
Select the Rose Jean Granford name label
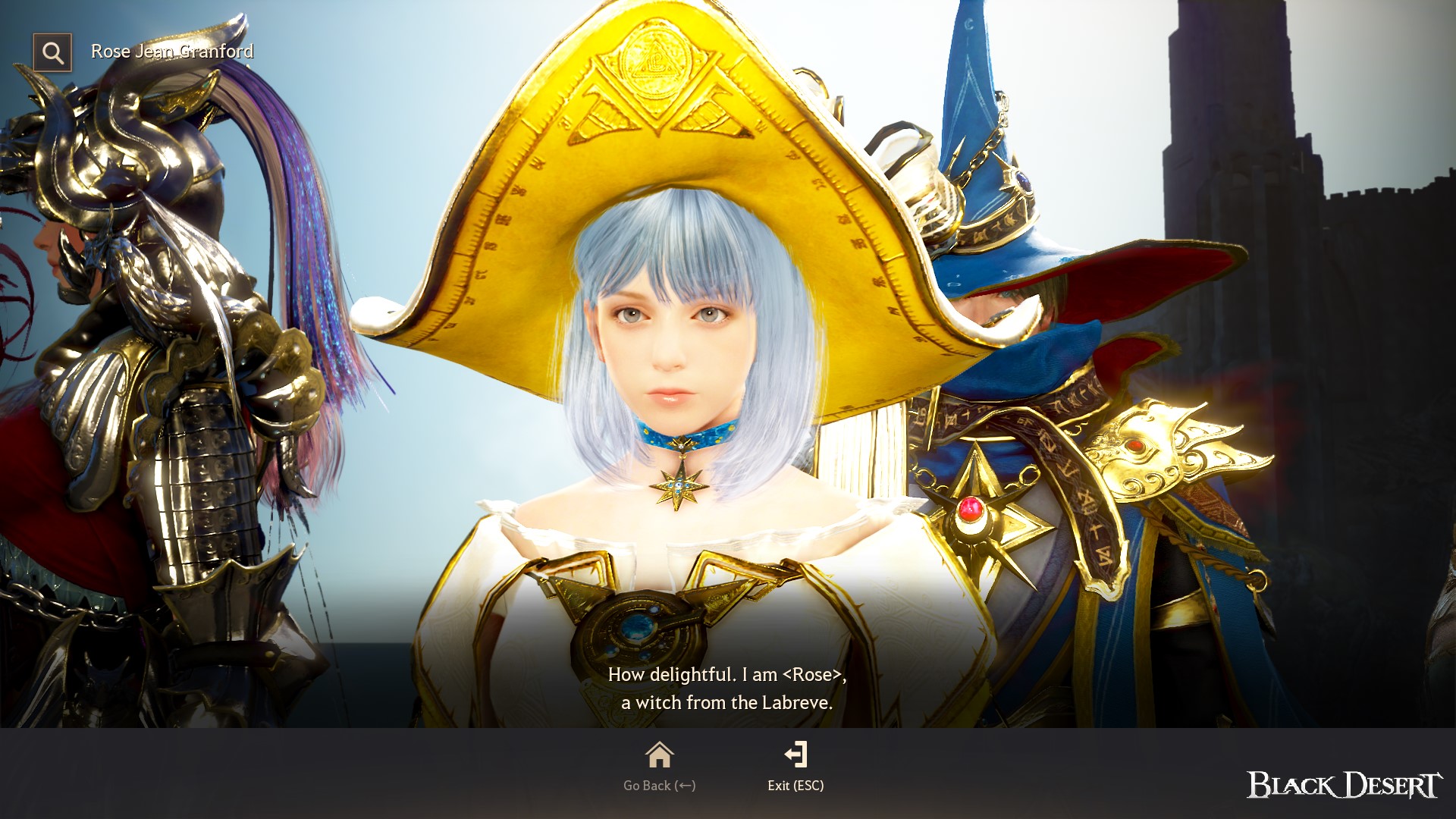pyautogui.click(x=172, y=52)
